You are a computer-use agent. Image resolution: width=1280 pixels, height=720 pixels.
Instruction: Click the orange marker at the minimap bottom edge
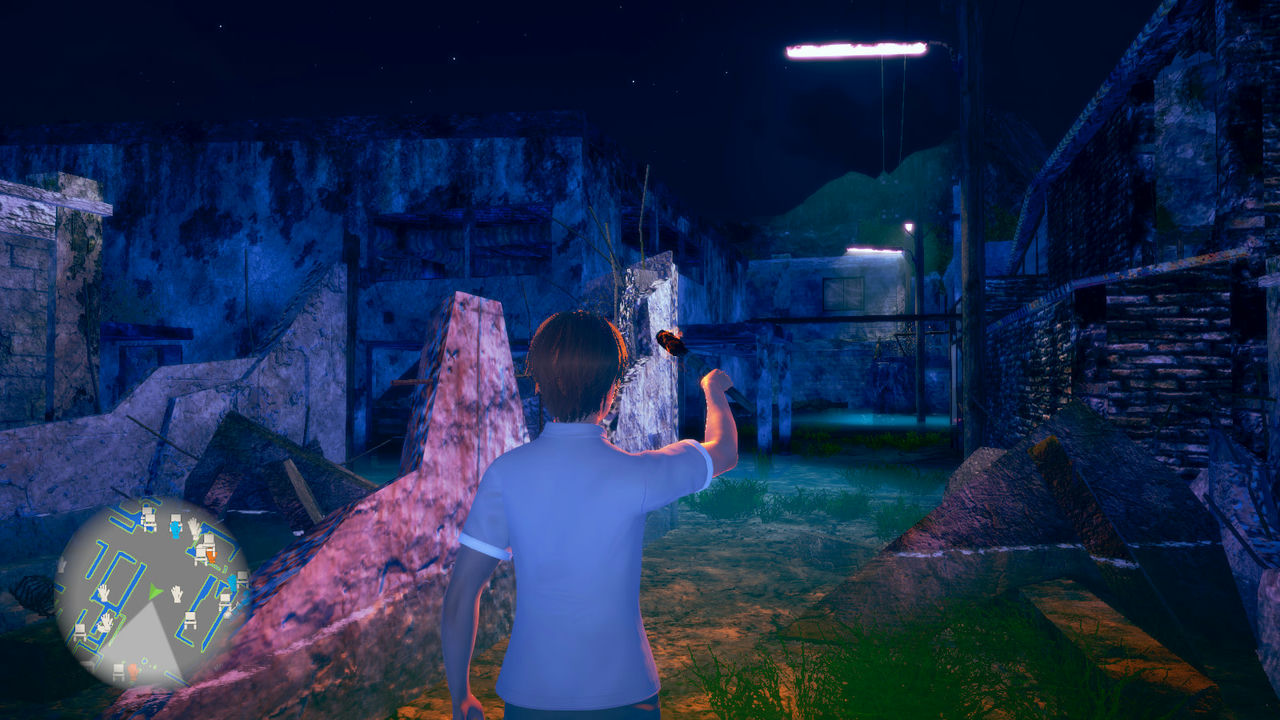point(132,671)
